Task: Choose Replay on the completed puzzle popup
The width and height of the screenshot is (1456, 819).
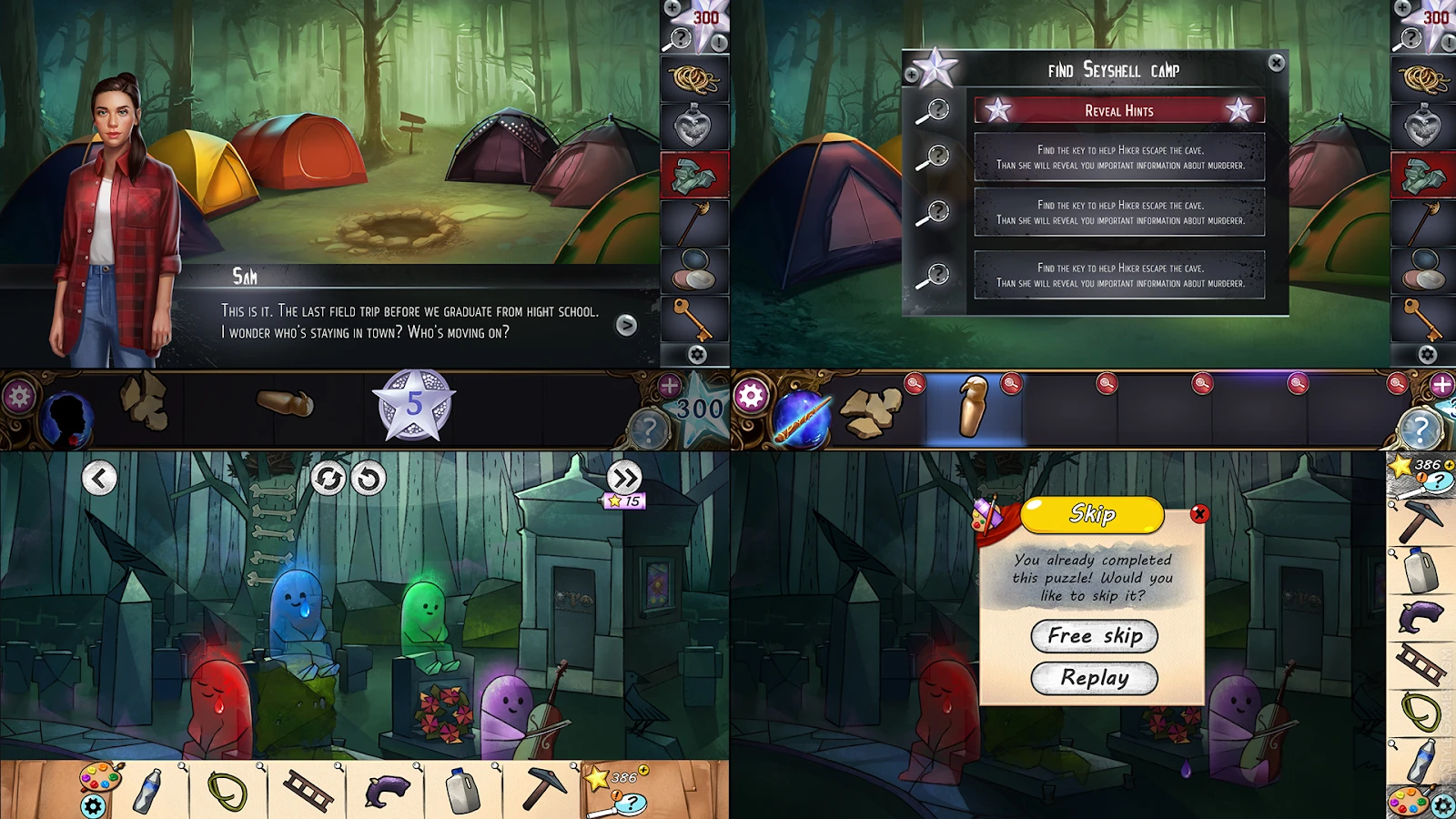Action: point(1093,679)
